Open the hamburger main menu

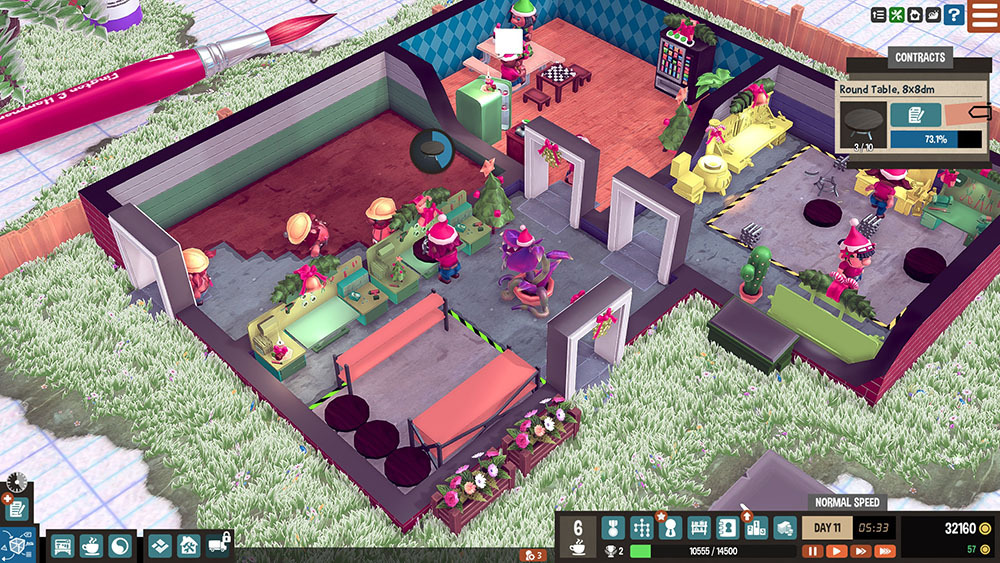point(983,16)
